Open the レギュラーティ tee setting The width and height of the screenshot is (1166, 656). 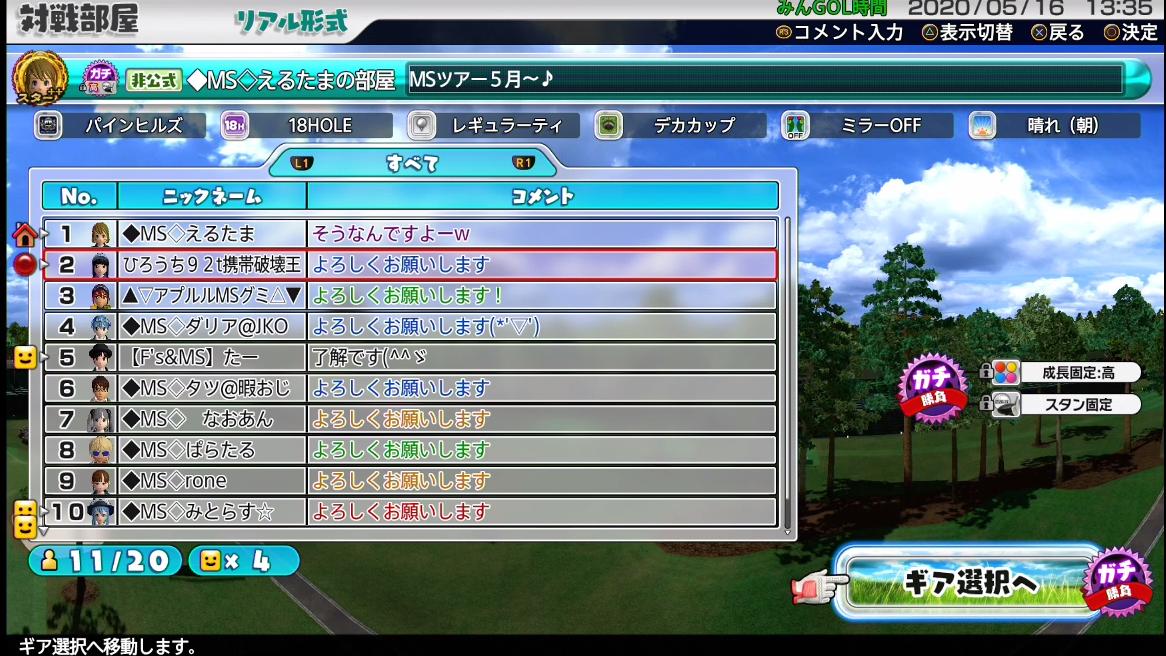[x=493, y=126]
